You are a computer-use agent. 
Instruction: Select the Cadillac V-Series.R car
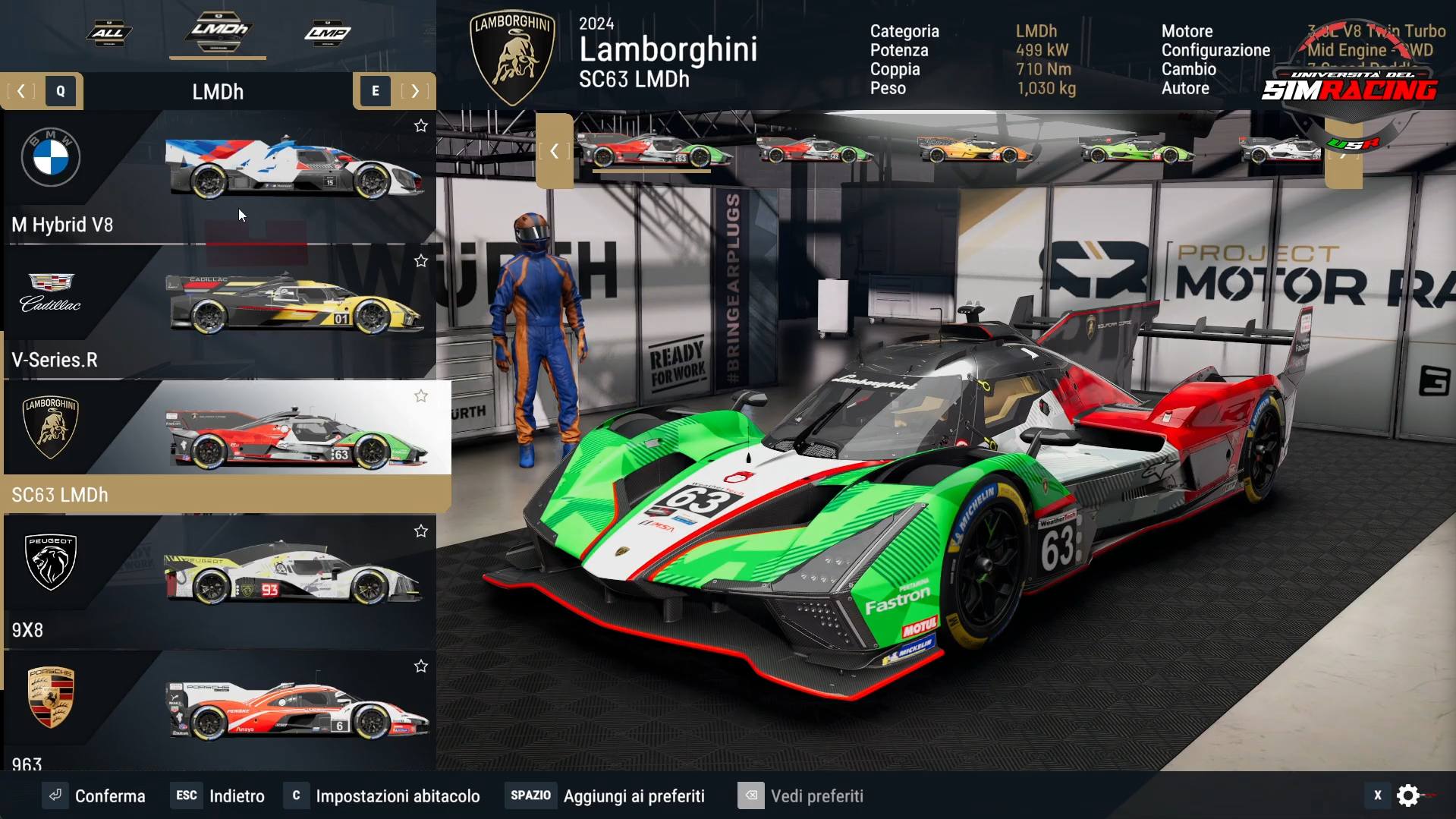[x=220, y=312]
